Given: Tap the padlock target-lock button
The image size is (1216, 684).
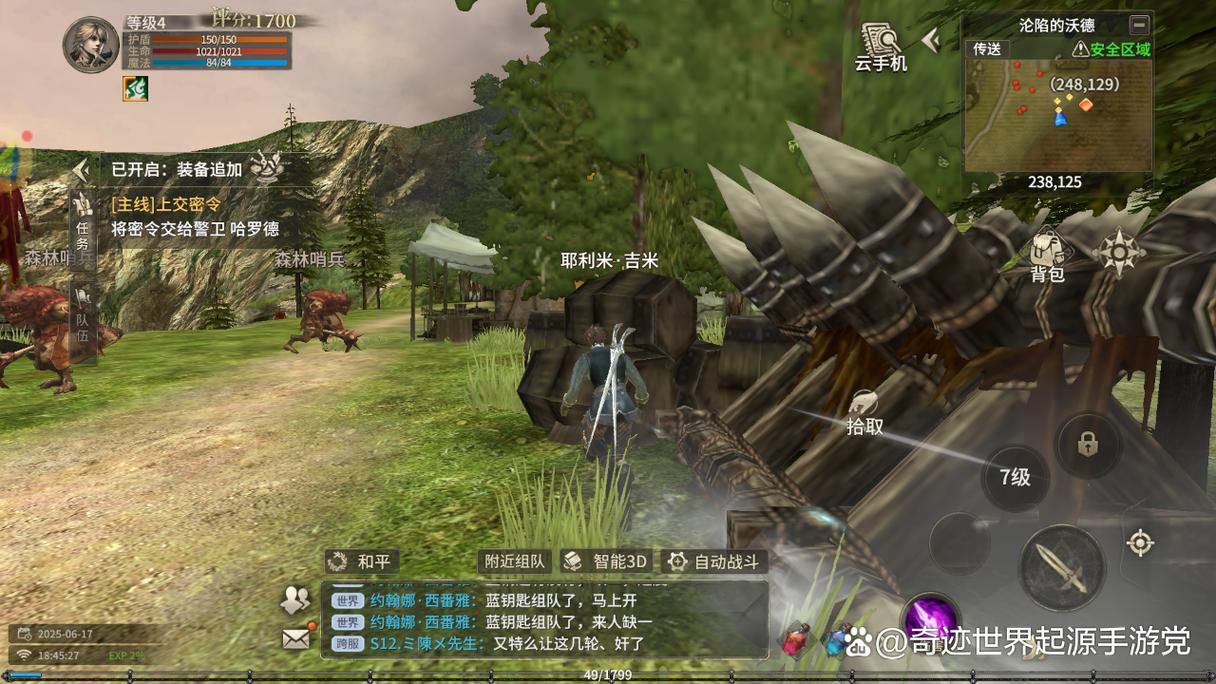Looking at the screenshot, I should (x=1088, y=445).
